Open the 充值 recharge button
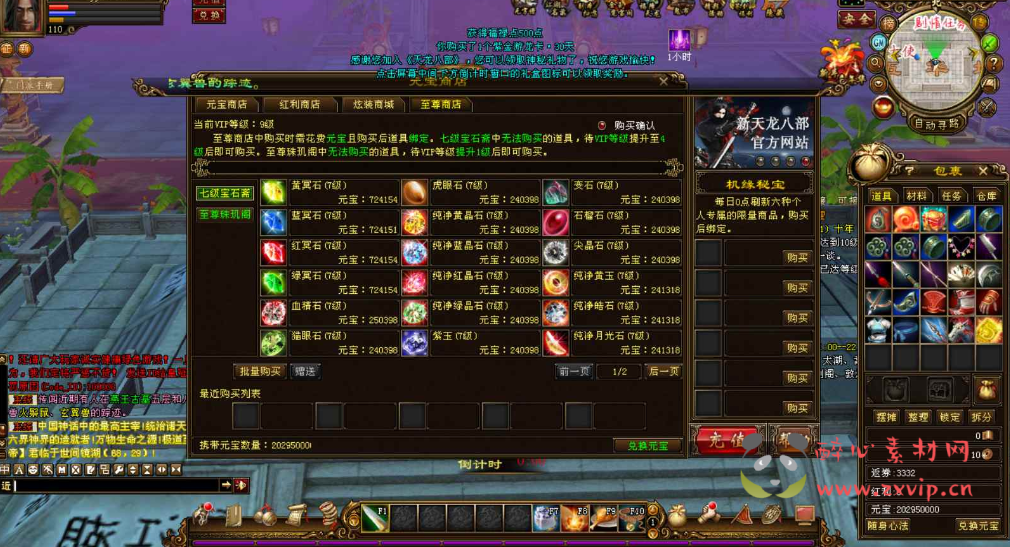 (x=727, y=439)
